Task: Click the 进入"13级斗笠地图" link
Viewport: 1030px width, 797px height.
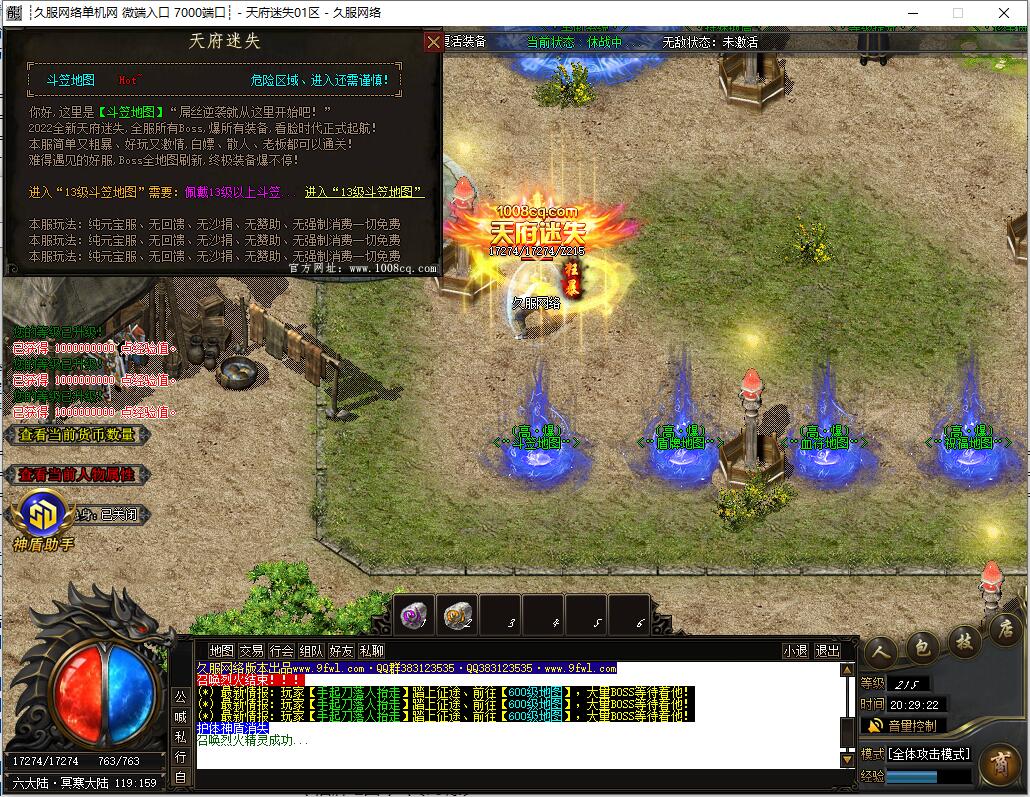Action: click(x=364, y=192)
